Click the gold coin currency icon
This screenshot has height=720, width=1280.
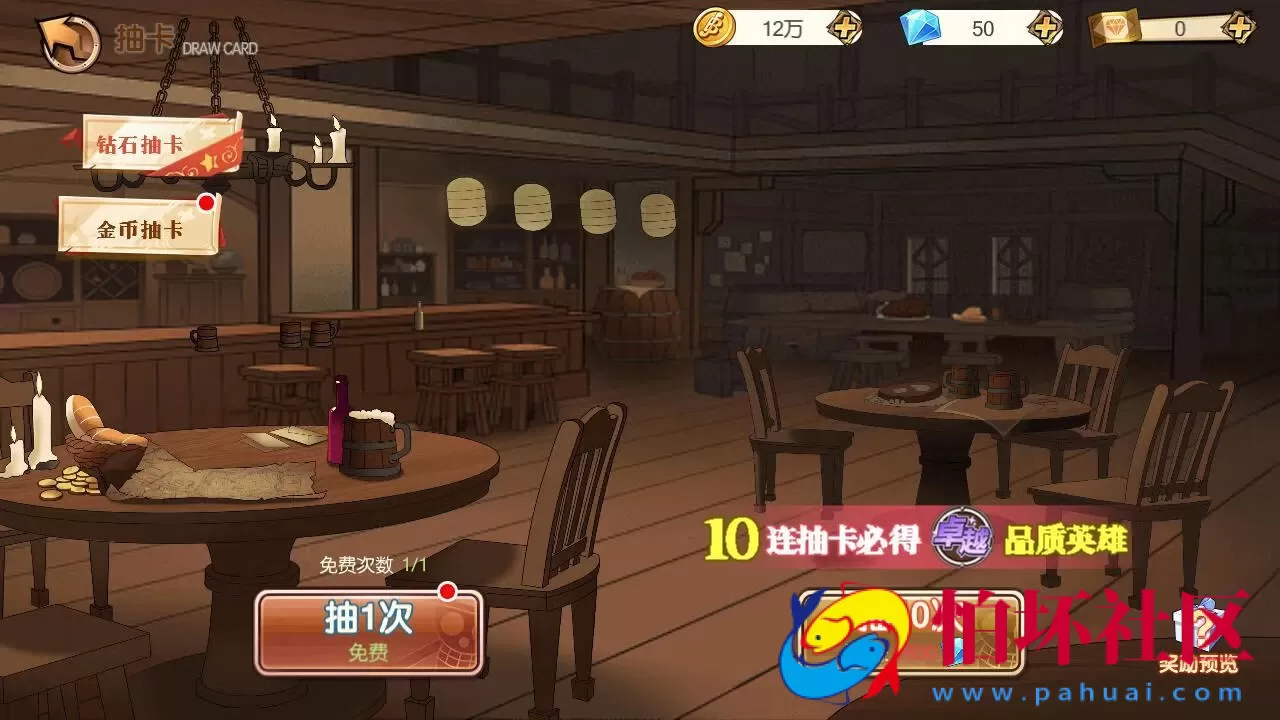tap(716, 29)
